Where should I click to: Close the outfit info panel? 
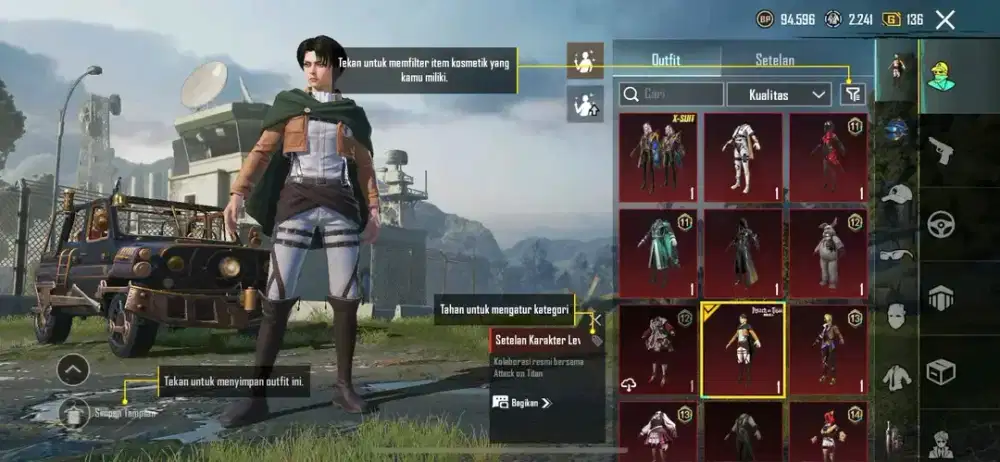click(596, 322)
